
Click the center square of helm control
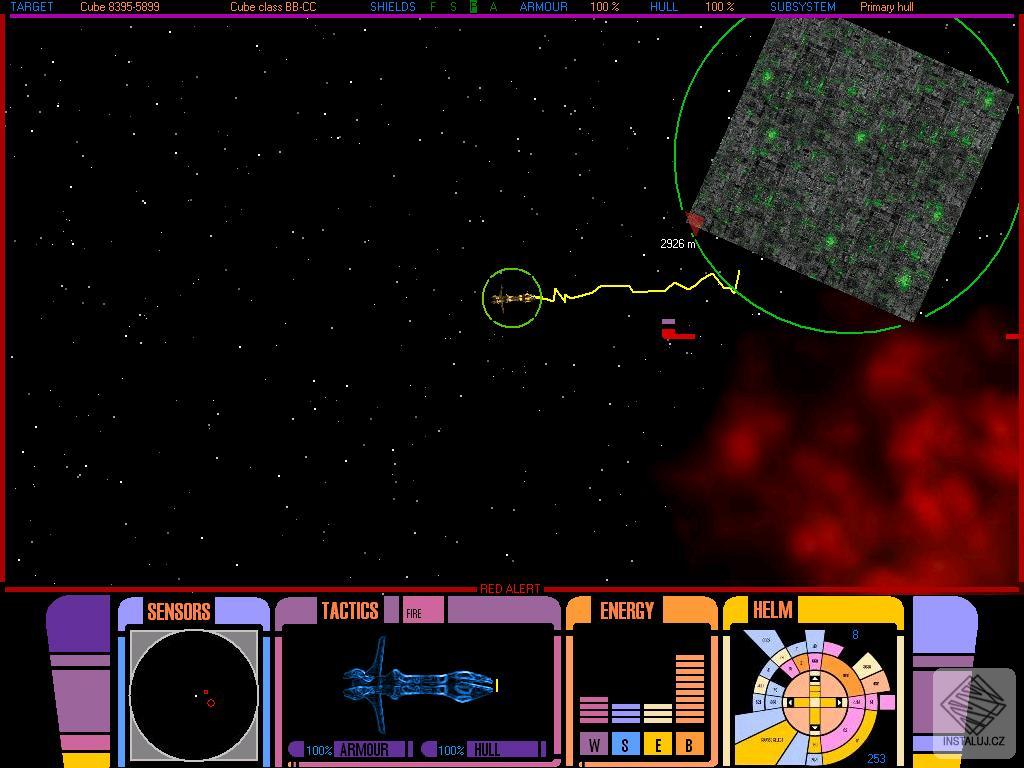tap(814, 702)
